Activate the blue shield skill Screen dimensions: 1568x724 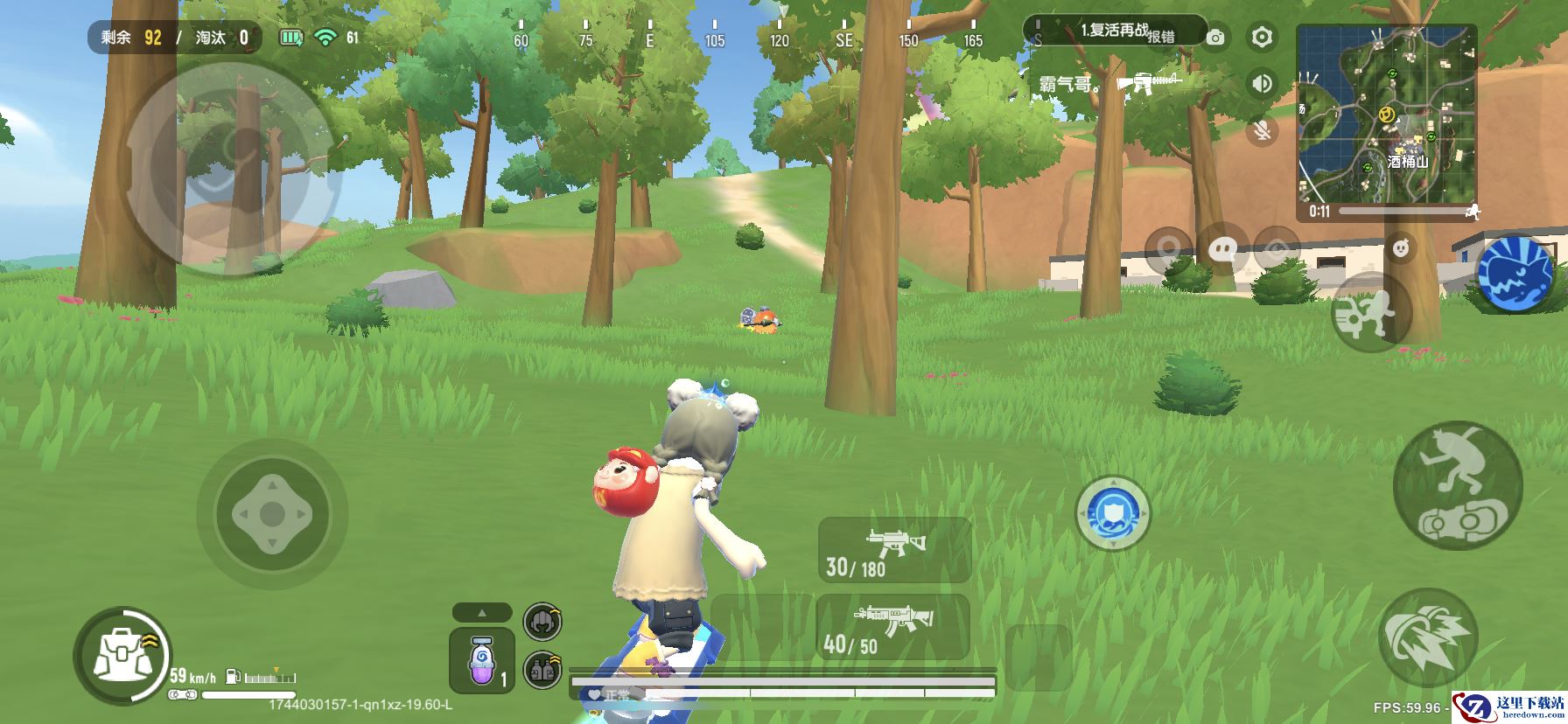1112,513
